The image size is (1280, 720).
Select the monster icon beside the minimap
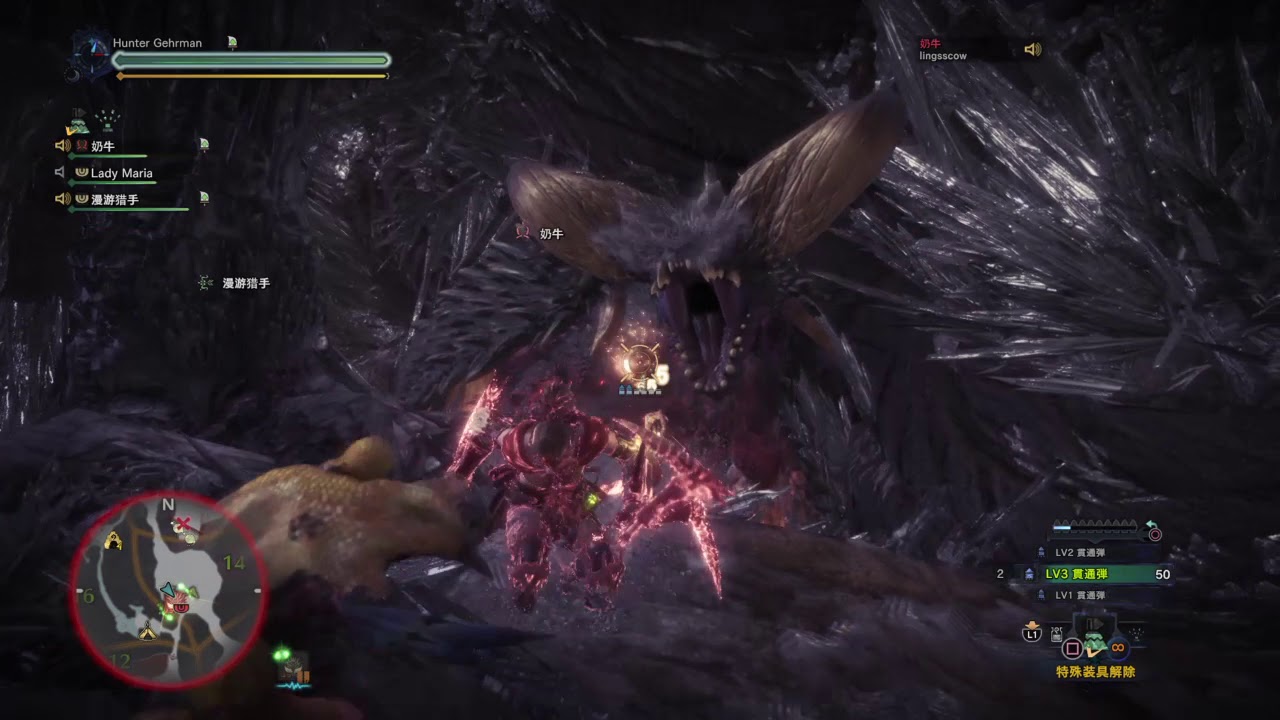[294, 666]
